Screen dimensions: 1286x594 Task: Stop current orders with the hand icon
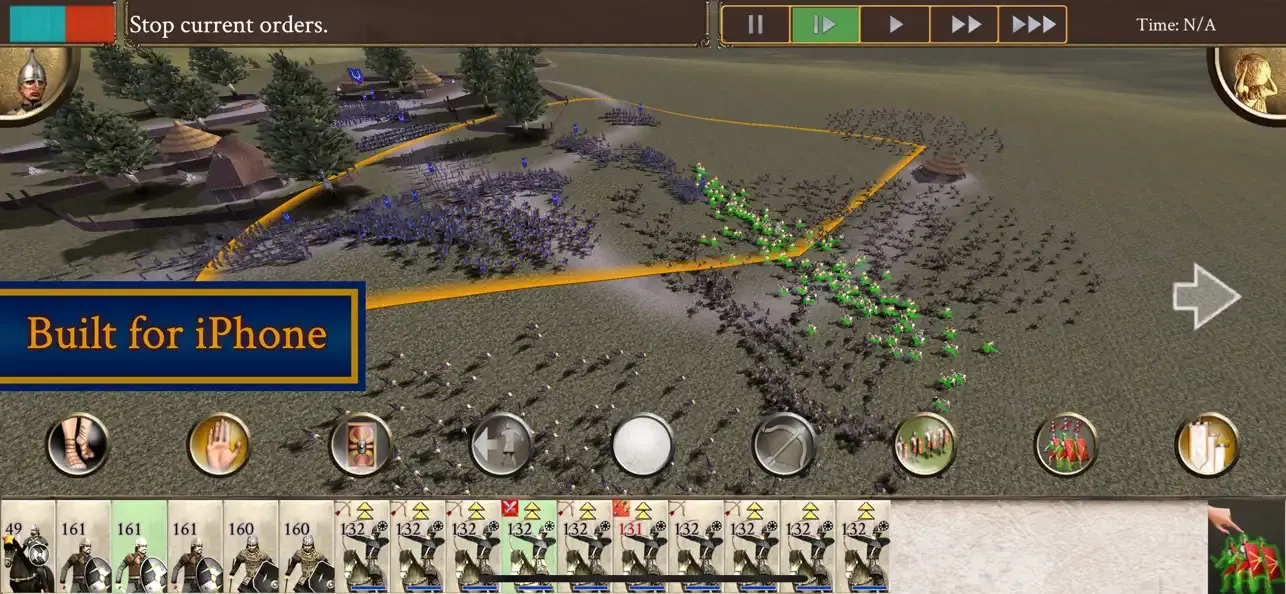coord(219,445)
